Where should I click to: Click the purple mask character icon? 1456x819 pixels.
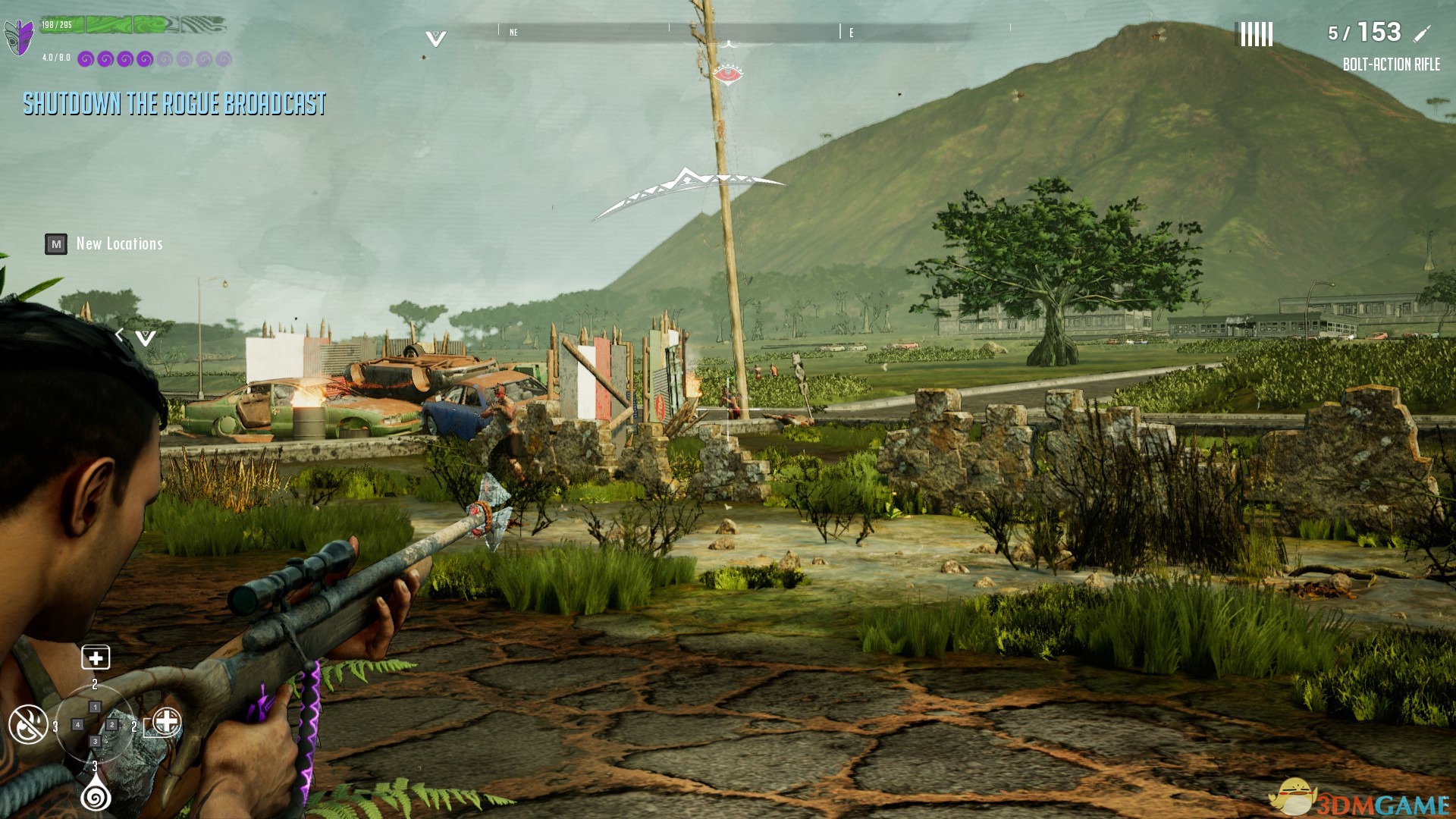19,36
